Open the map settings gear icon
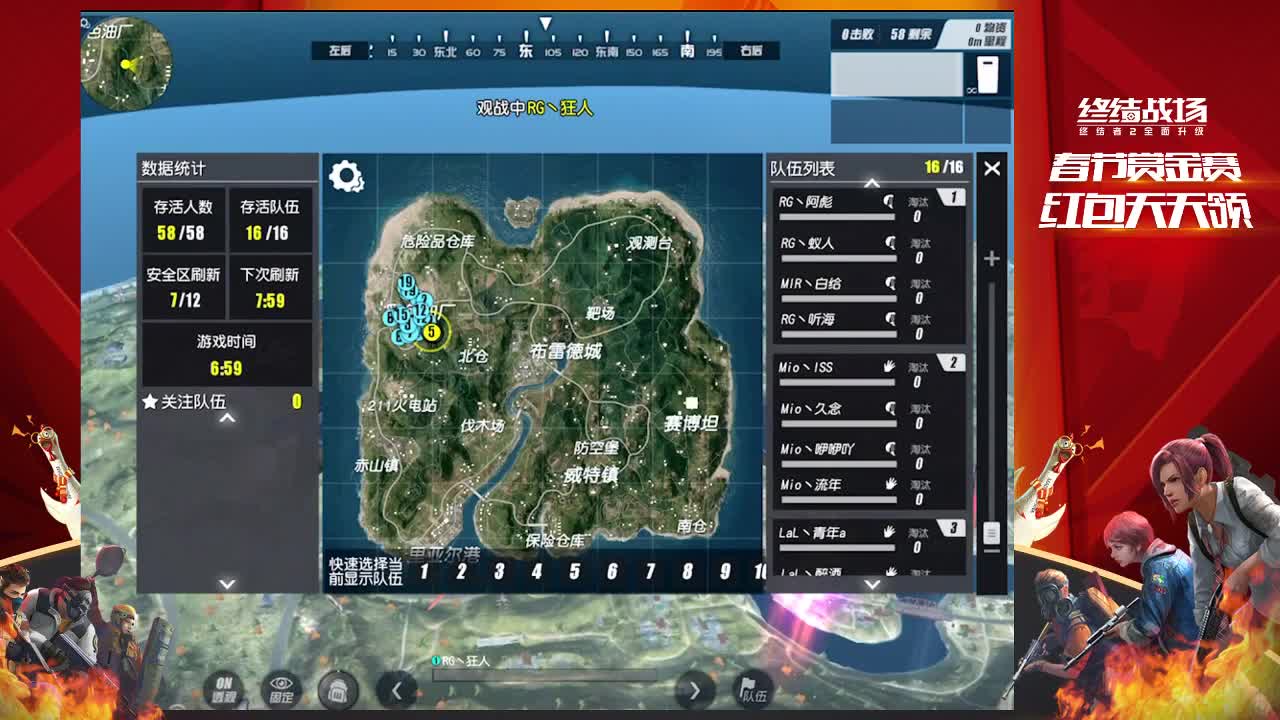Viewport: 1280px width, 720px height. [x=347, y=174]
